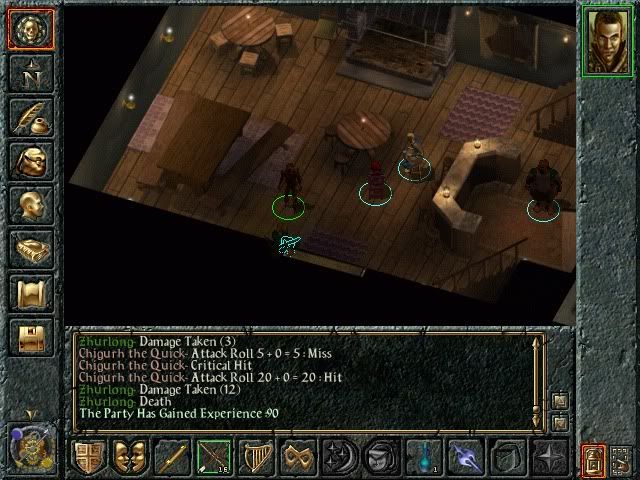Open spell casting with moon and star icon
This screenshot has height=480, width=640.
click(339, 456)
